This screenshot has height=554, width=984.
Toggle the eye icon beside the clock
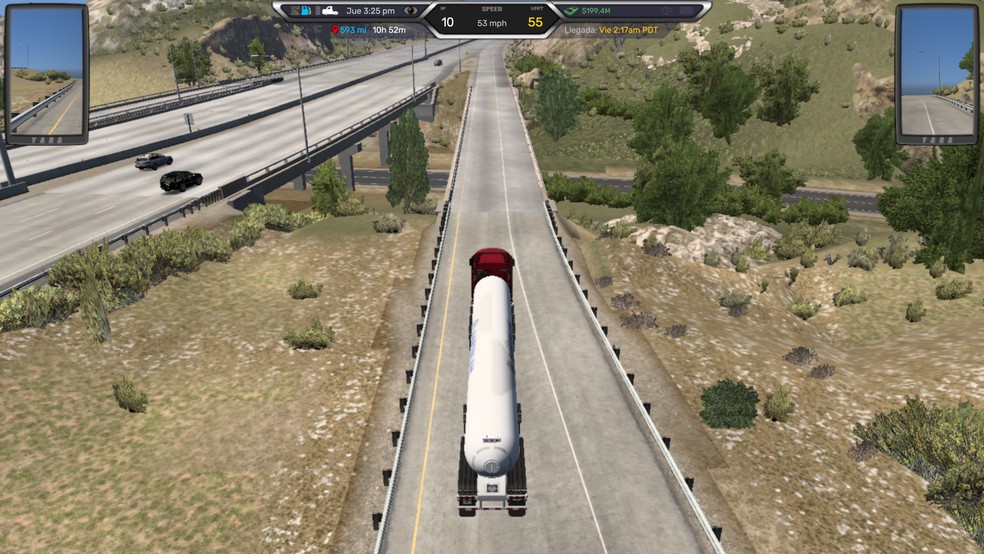point(411,10)
